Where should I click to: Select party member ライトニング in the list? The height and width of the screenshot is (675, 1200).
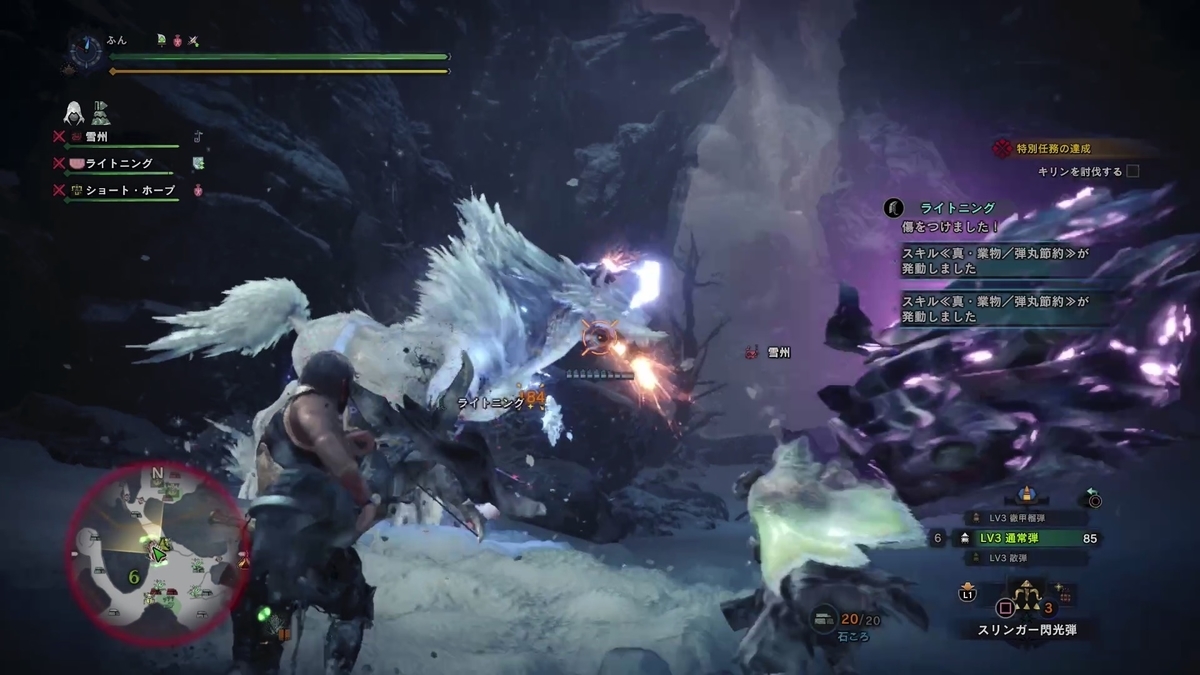coord(118,163)
